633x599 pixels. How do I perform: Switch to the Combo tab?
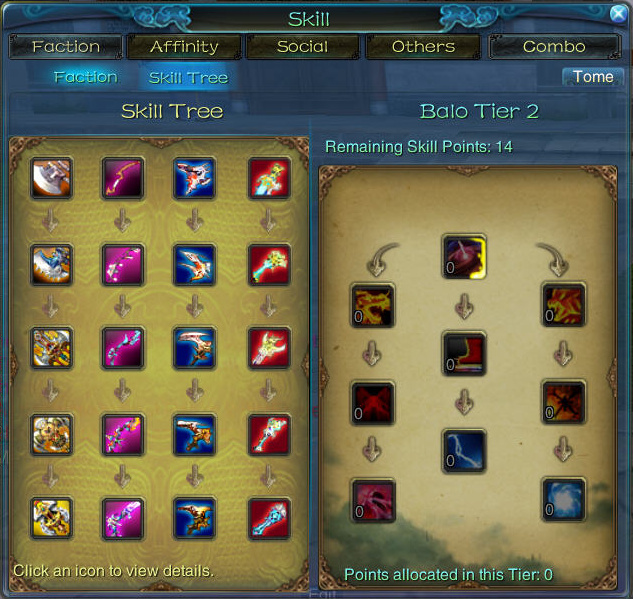[x=554, y=47]
